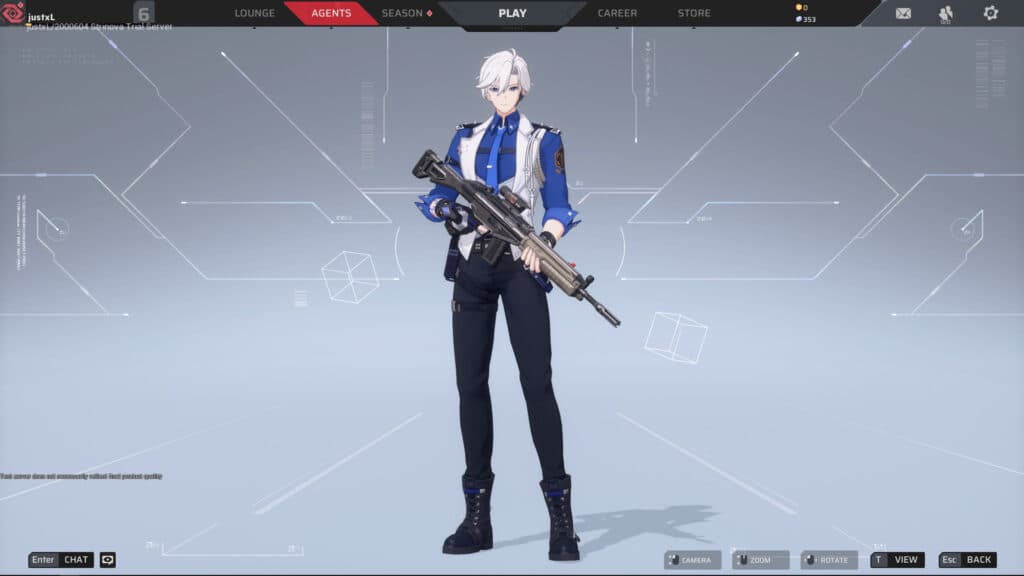Click the chat bubble icon beside Chat
This screenshot has width=1024, height=576.
pos(108,560)
